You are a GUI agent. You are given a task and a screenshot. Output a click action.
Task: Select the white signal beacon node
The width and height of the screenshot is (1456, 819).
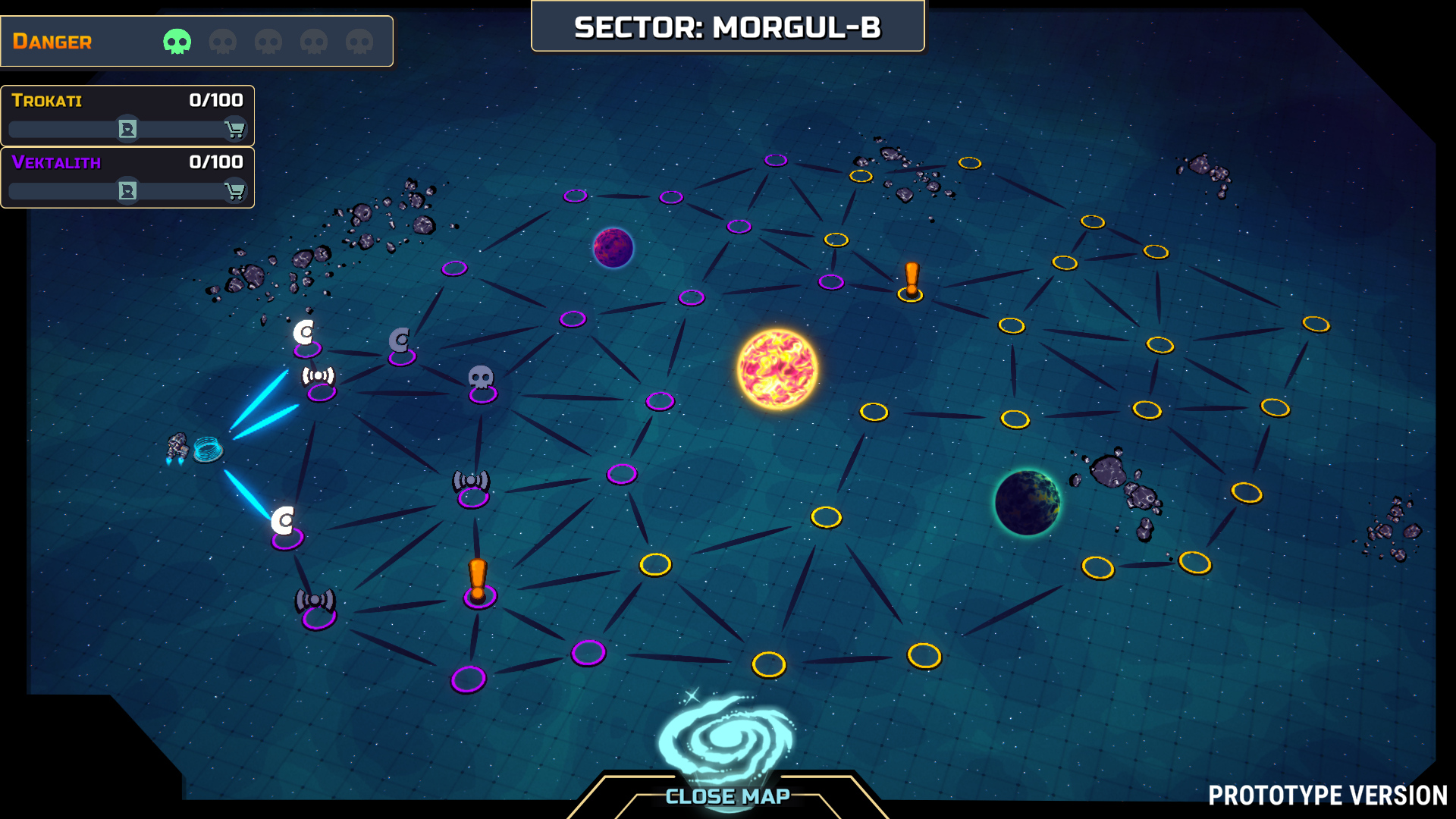319,380
